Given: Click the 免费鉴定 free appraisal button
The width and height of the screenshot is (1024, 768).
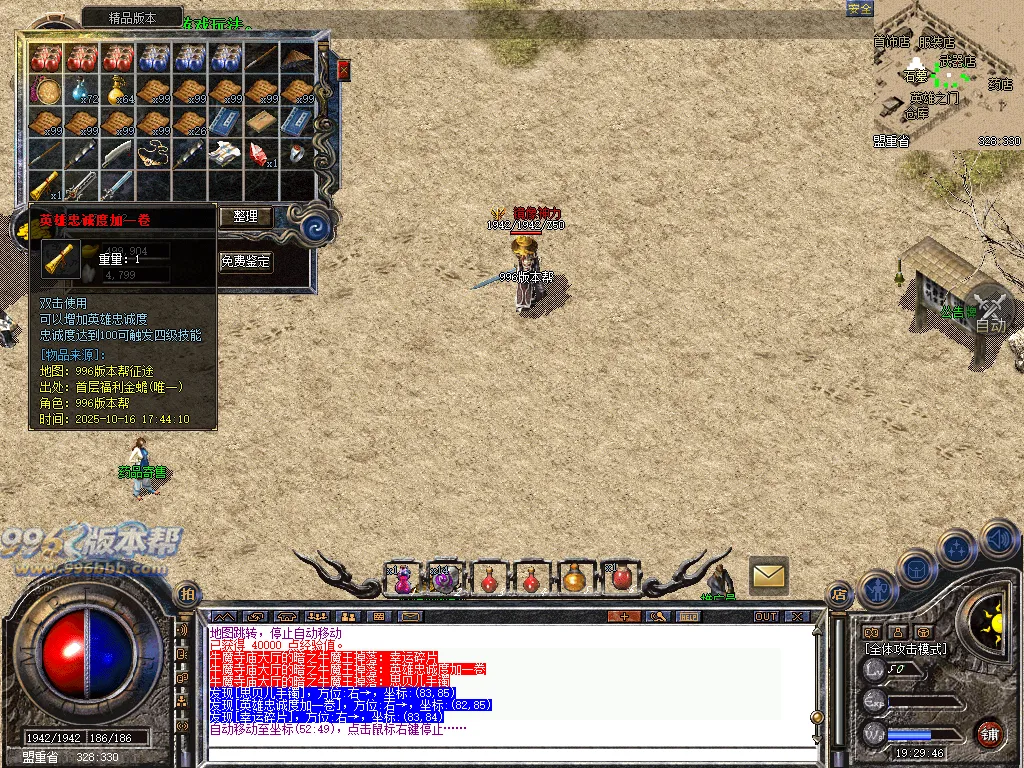Looking at the screenshot, I should (x=246, y=261).
